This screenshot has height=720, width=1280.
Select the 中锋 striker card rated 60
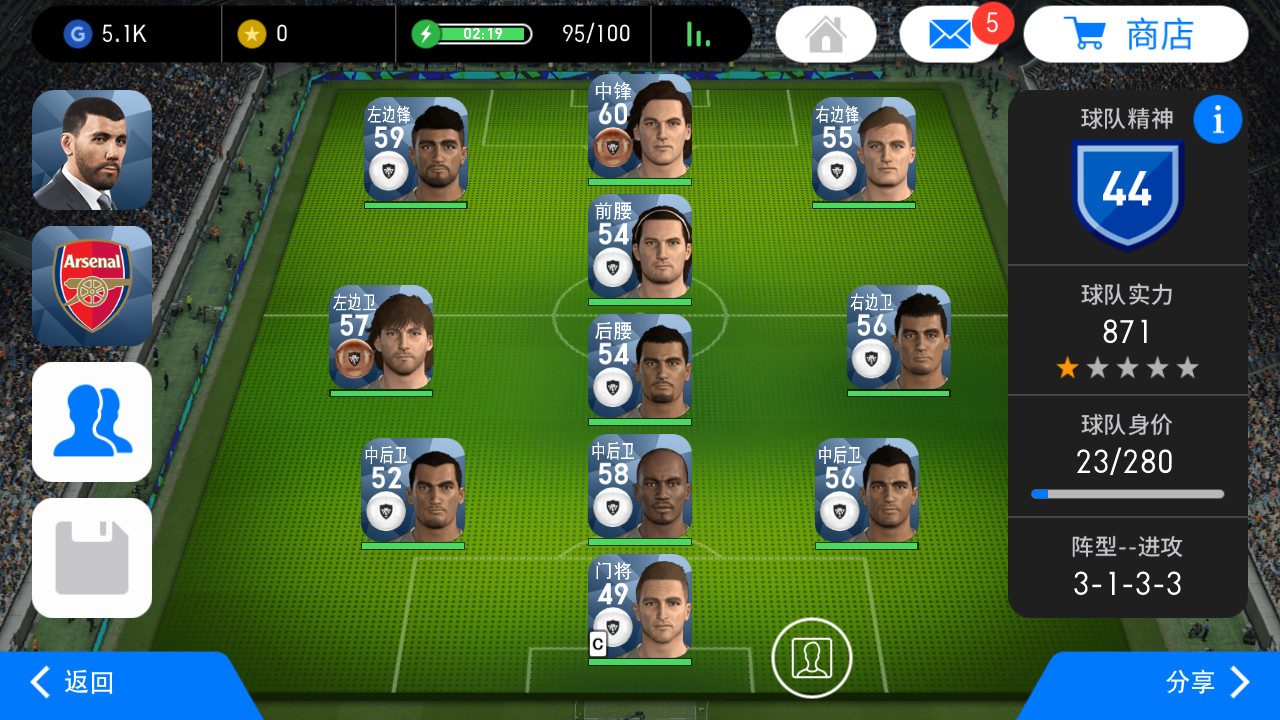[x=640, y=126]
